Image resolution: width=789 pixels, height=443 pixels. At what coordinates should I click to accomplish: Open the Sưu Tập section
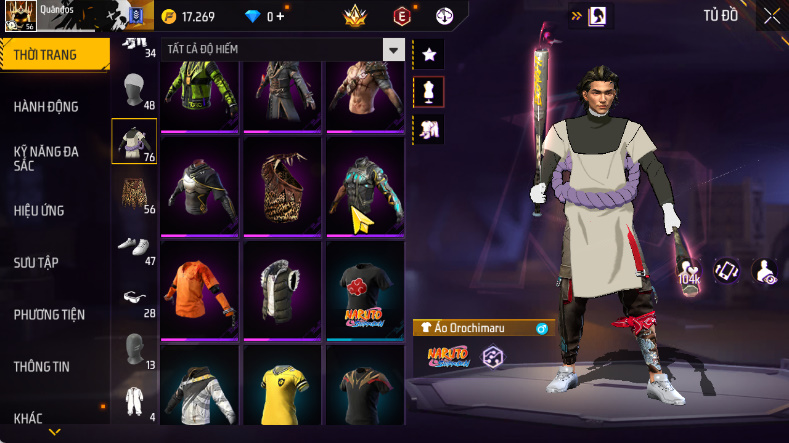36,262
